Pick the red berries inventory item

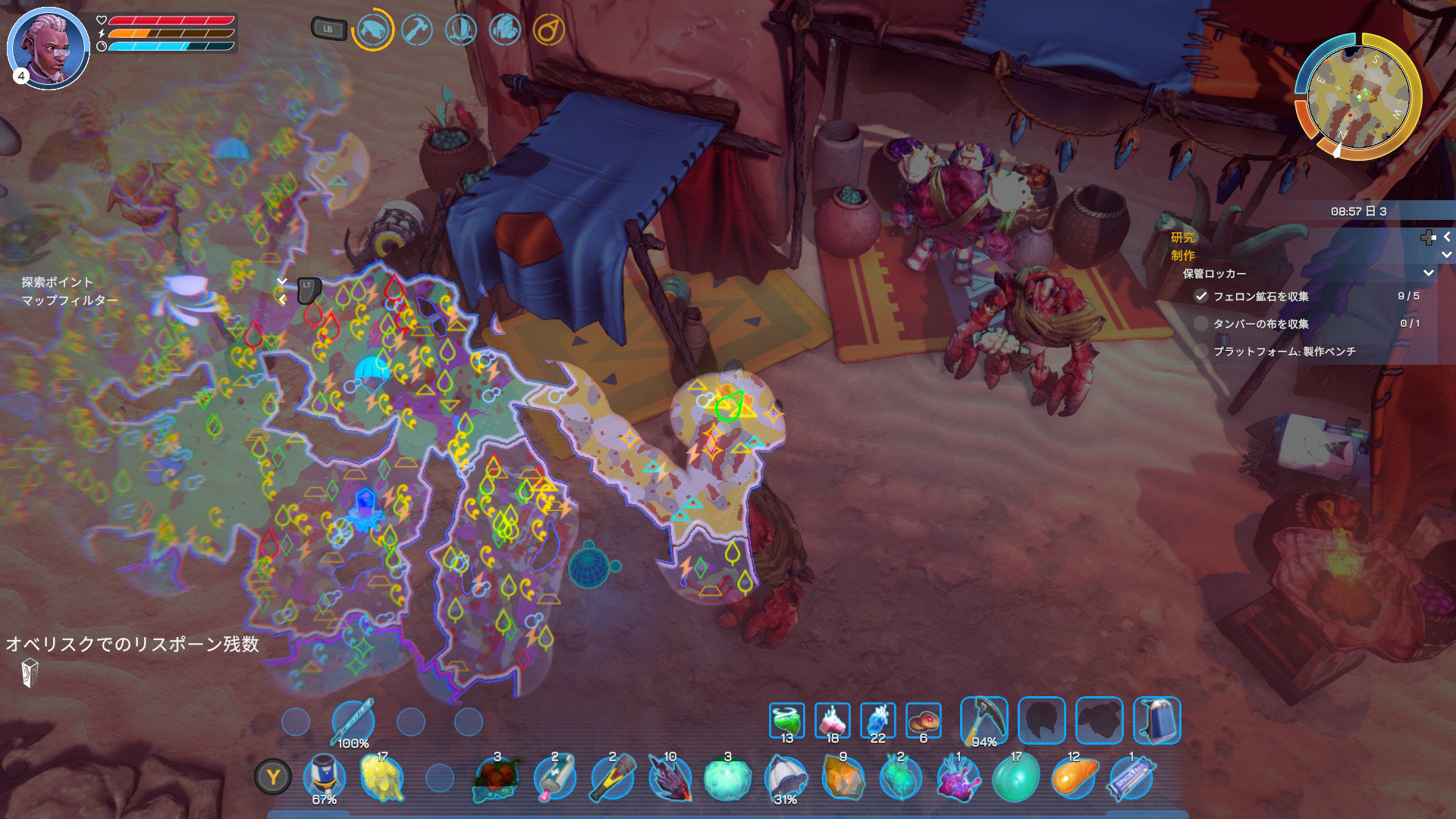click(x=497, y=779)
